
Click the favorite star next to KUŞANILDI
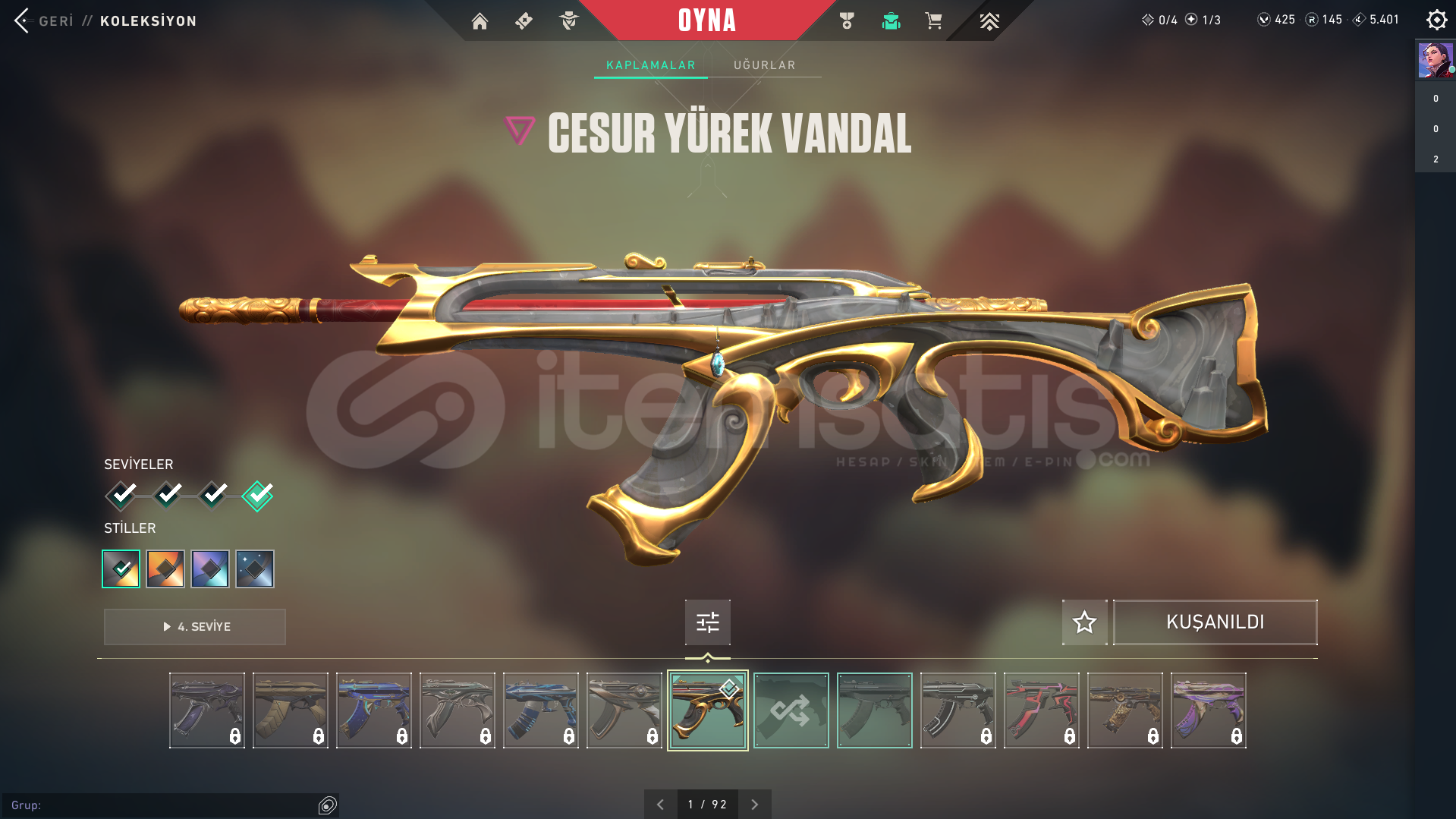(x=1083, y=622)
